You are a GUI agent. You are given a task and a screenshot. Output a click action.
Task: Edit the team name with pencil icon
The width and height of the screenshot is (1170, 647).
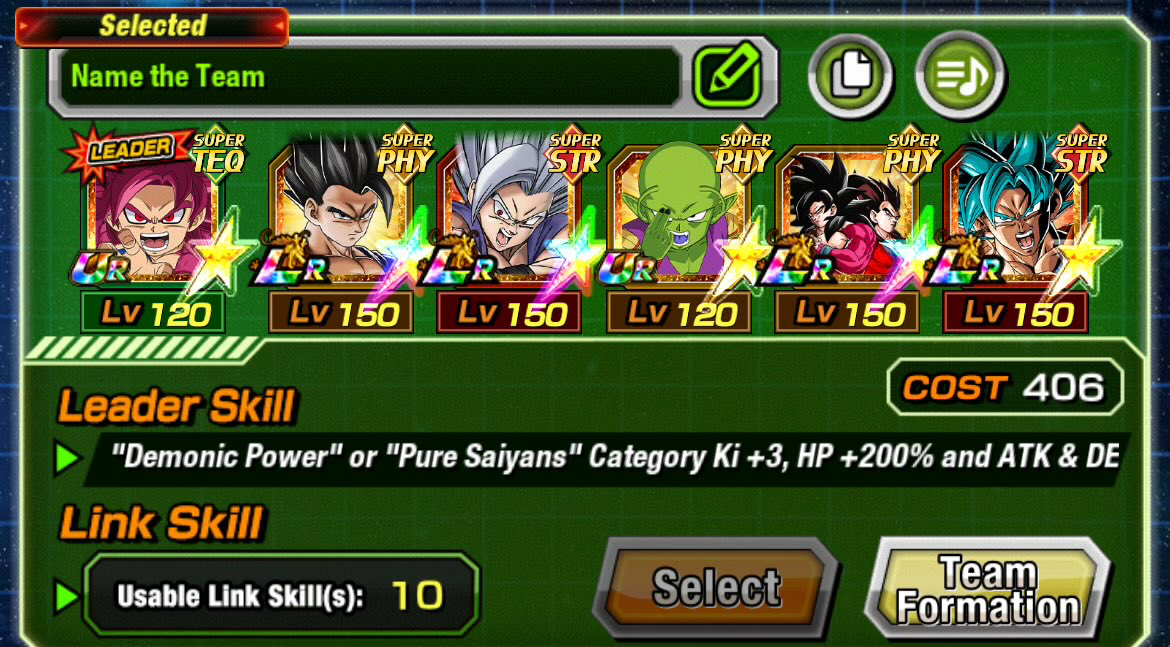(x=727, y=77)
